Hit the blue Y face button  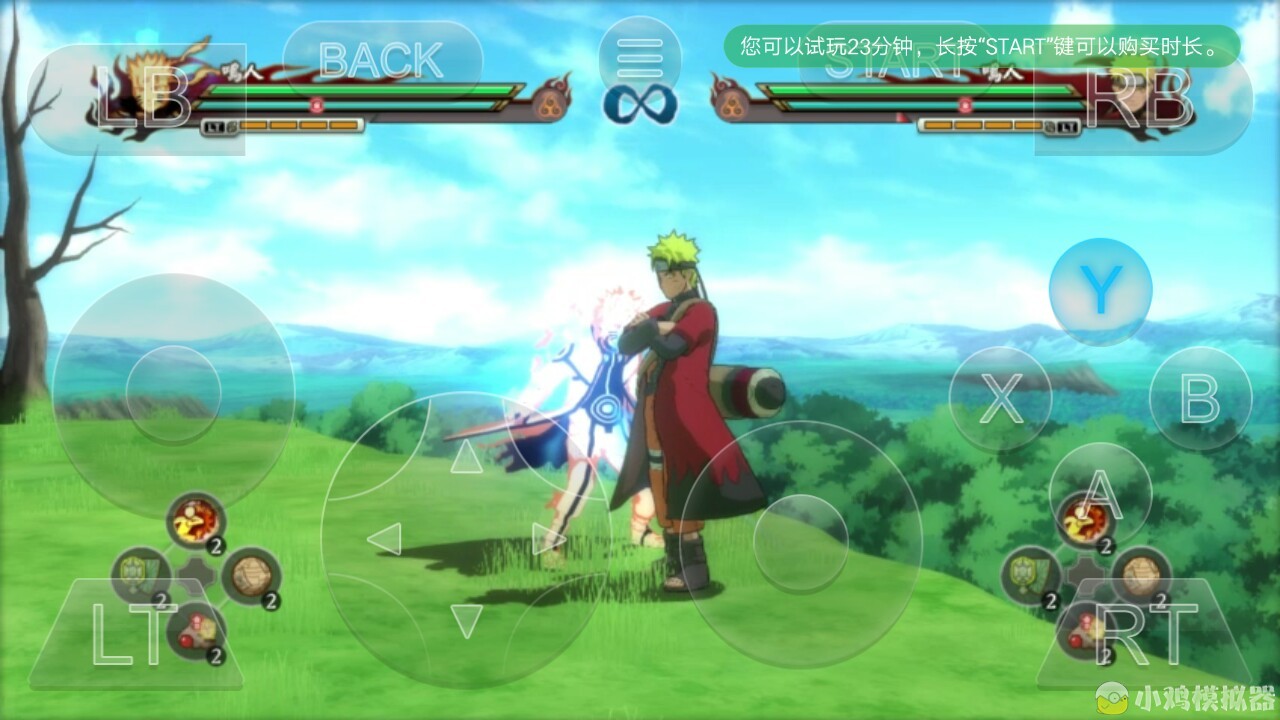tap(1100, 290)
